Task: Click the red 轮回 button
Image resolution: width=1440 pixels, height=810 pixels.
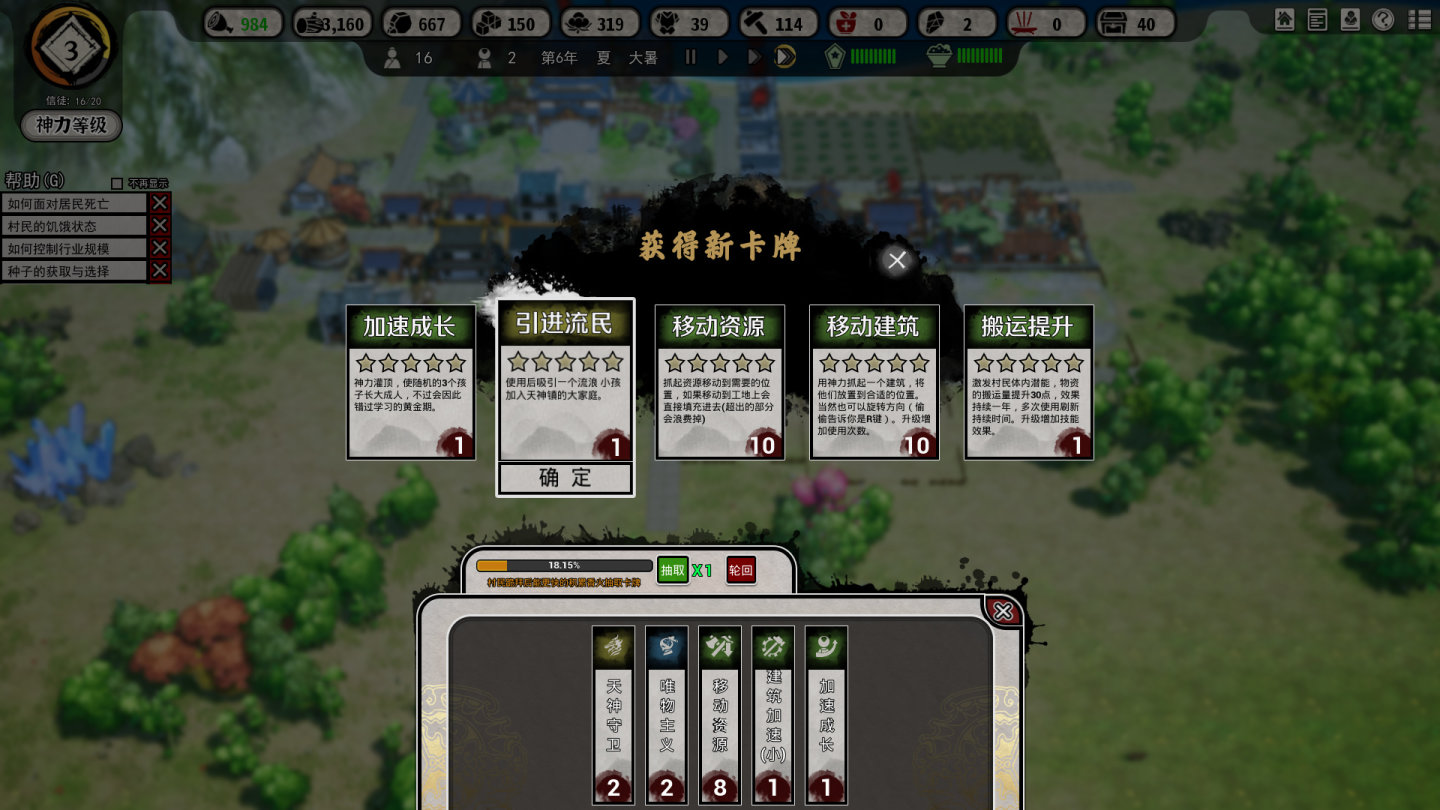Action: [x=741, y=570]
